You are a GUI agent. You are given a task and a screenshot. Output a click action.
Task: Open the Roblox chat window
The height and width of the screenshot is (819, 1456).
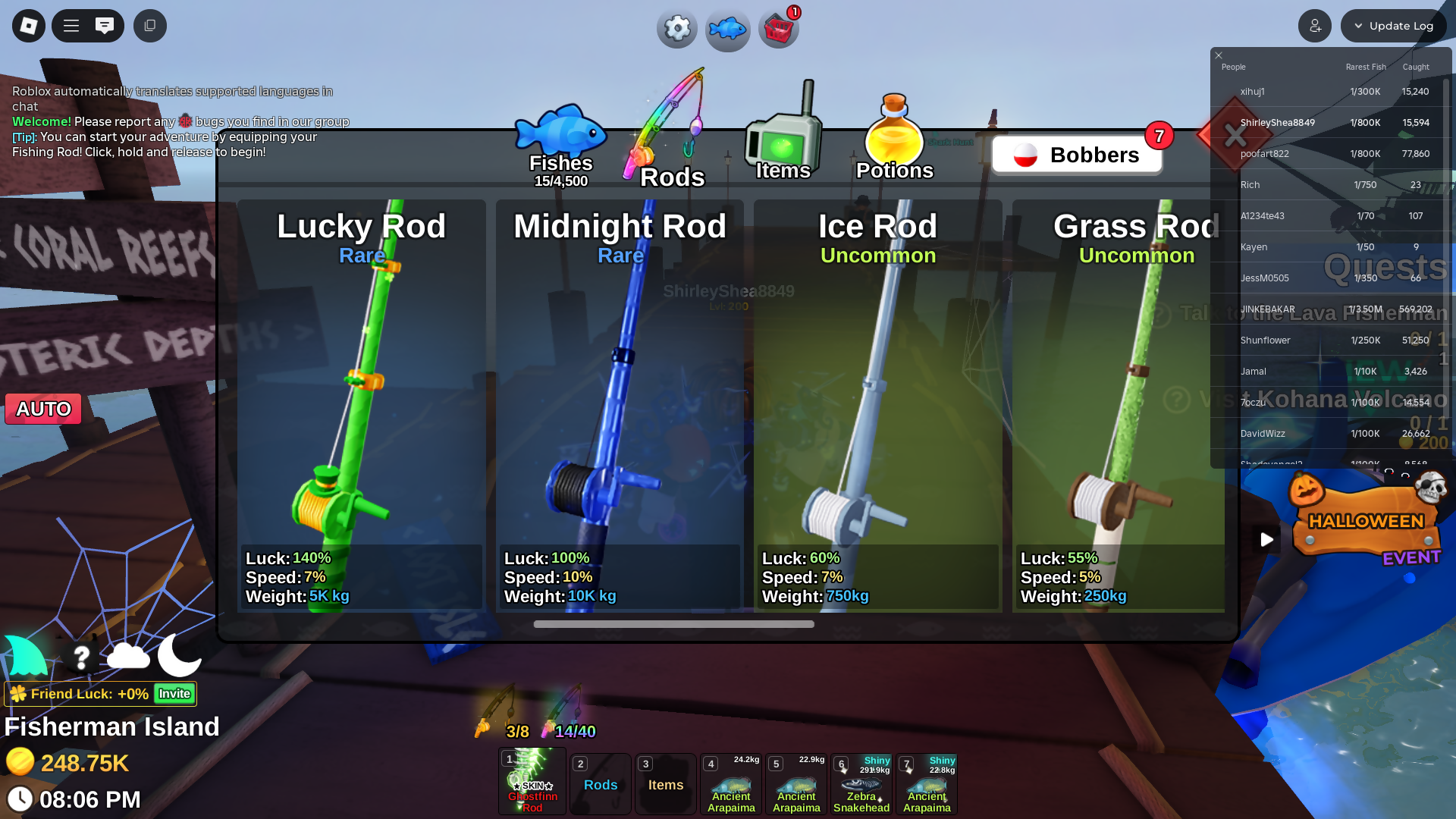[x=105, y=26]
